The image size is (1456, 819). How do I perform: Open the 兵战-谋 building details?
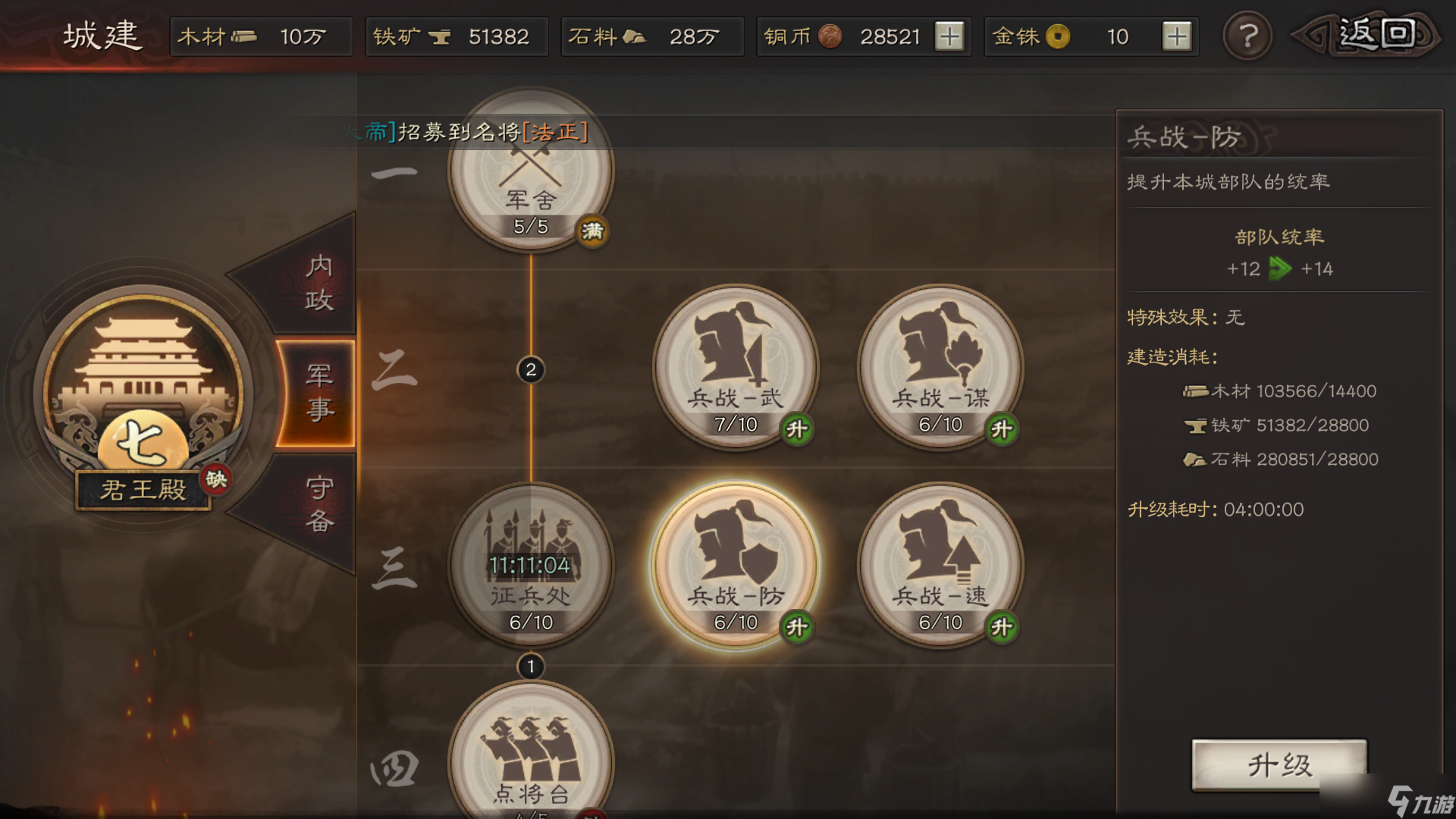point(940,368)
